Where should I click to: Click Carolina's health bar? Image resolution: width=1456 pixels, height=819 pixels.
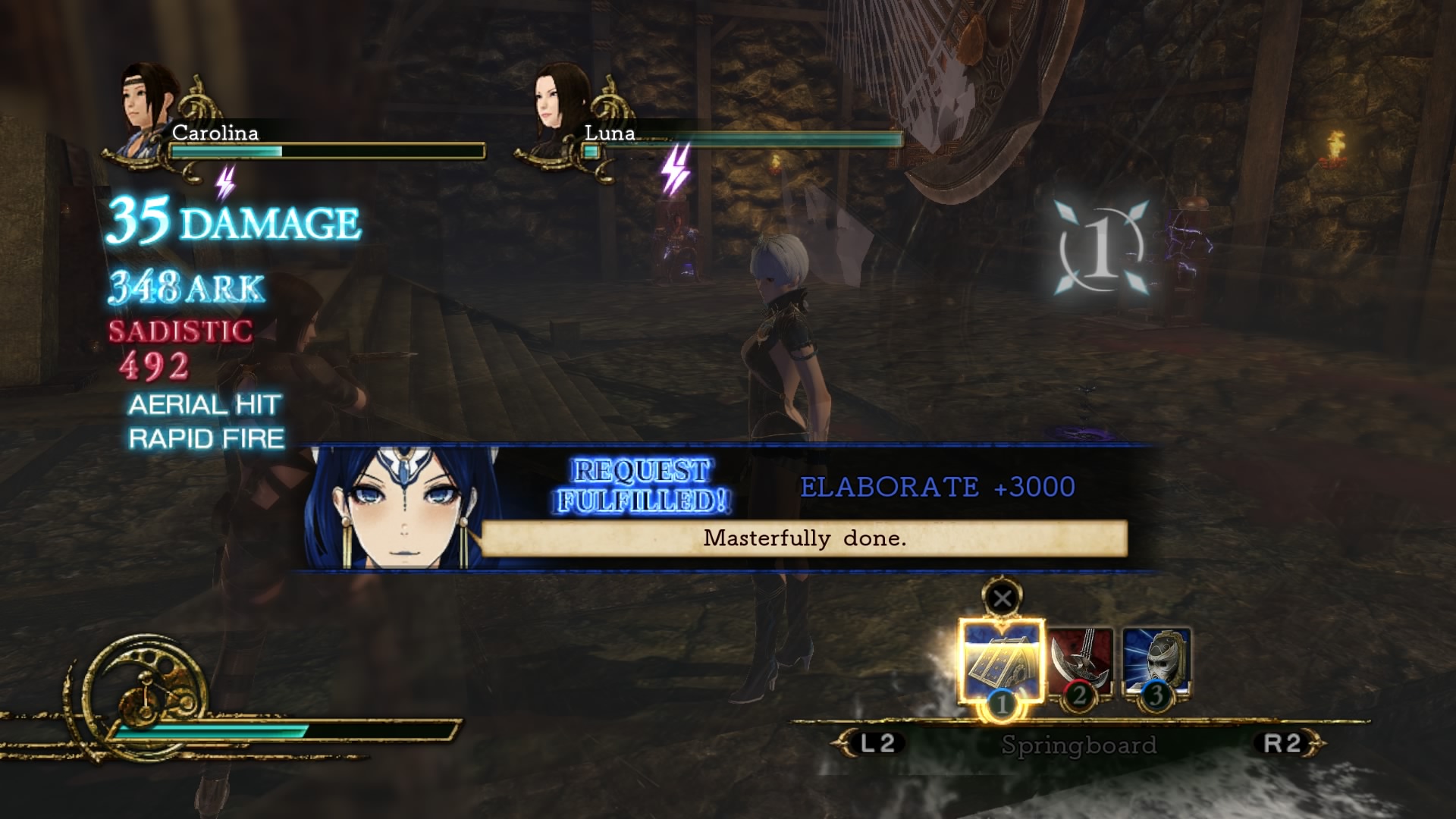(326, 150)
